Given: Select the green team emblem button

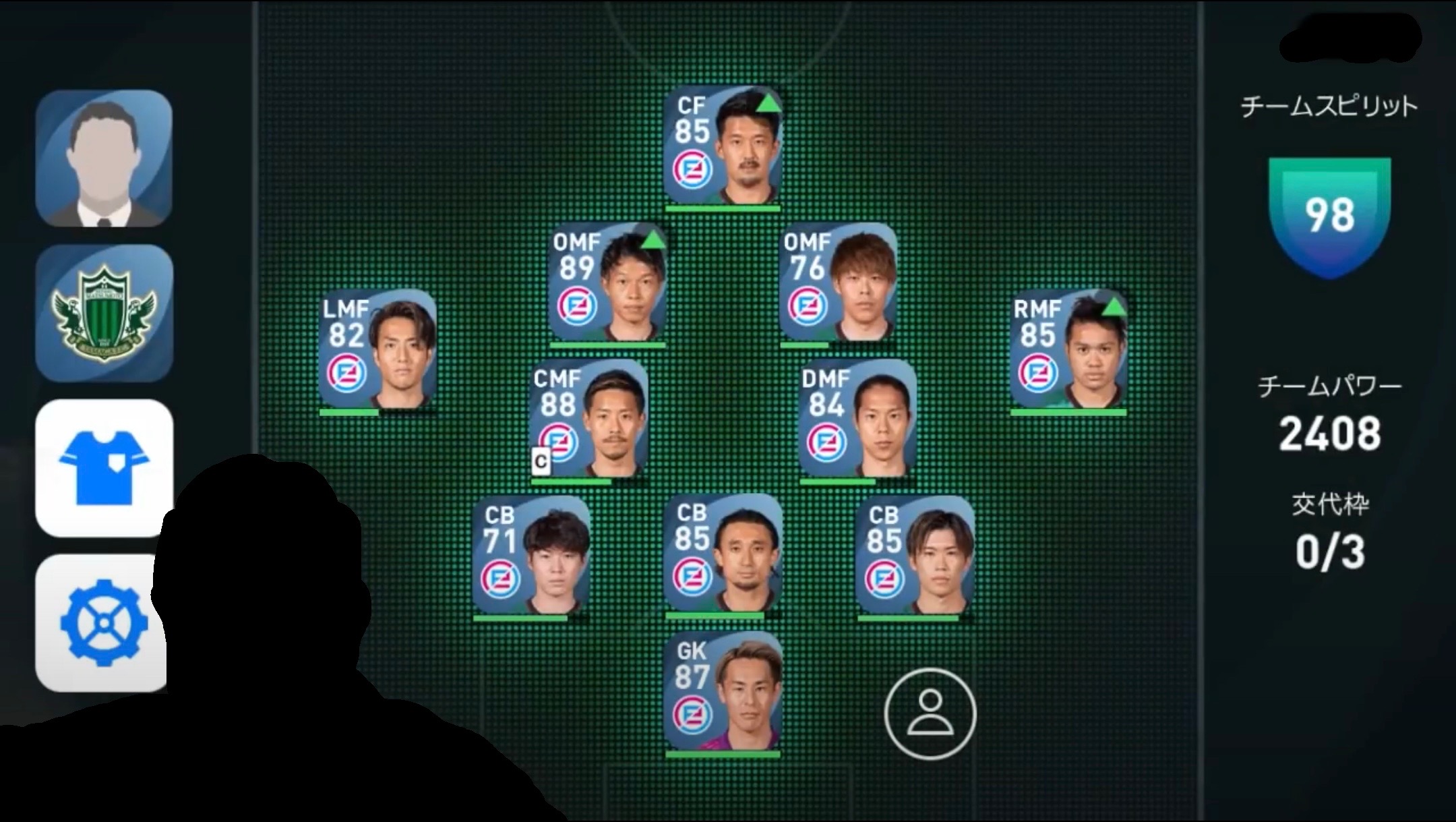Looking at the screenshot, I should [104, 313].
